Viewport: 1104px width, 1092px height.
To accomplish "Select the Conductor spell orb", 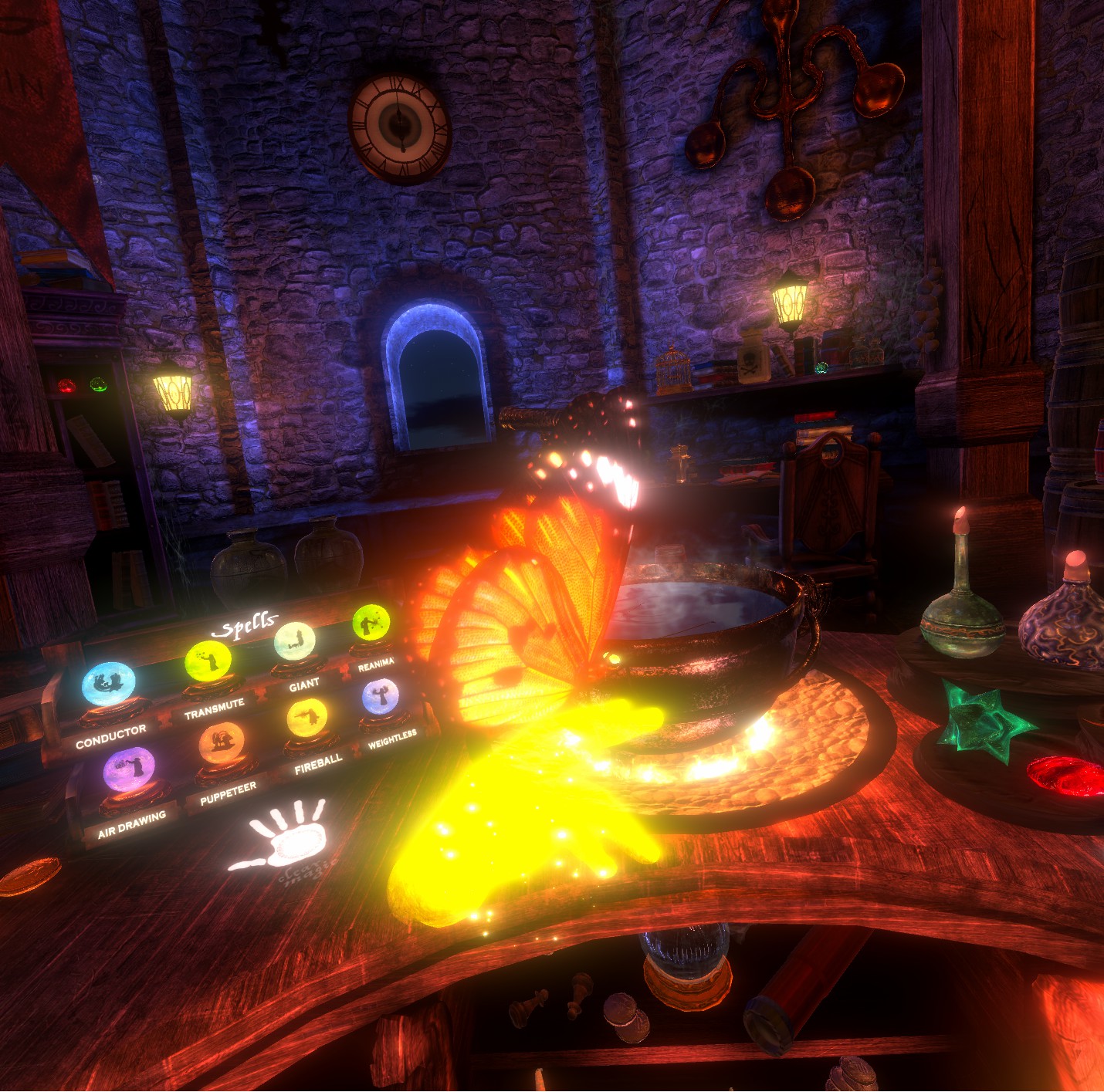I will click(109, 684).
